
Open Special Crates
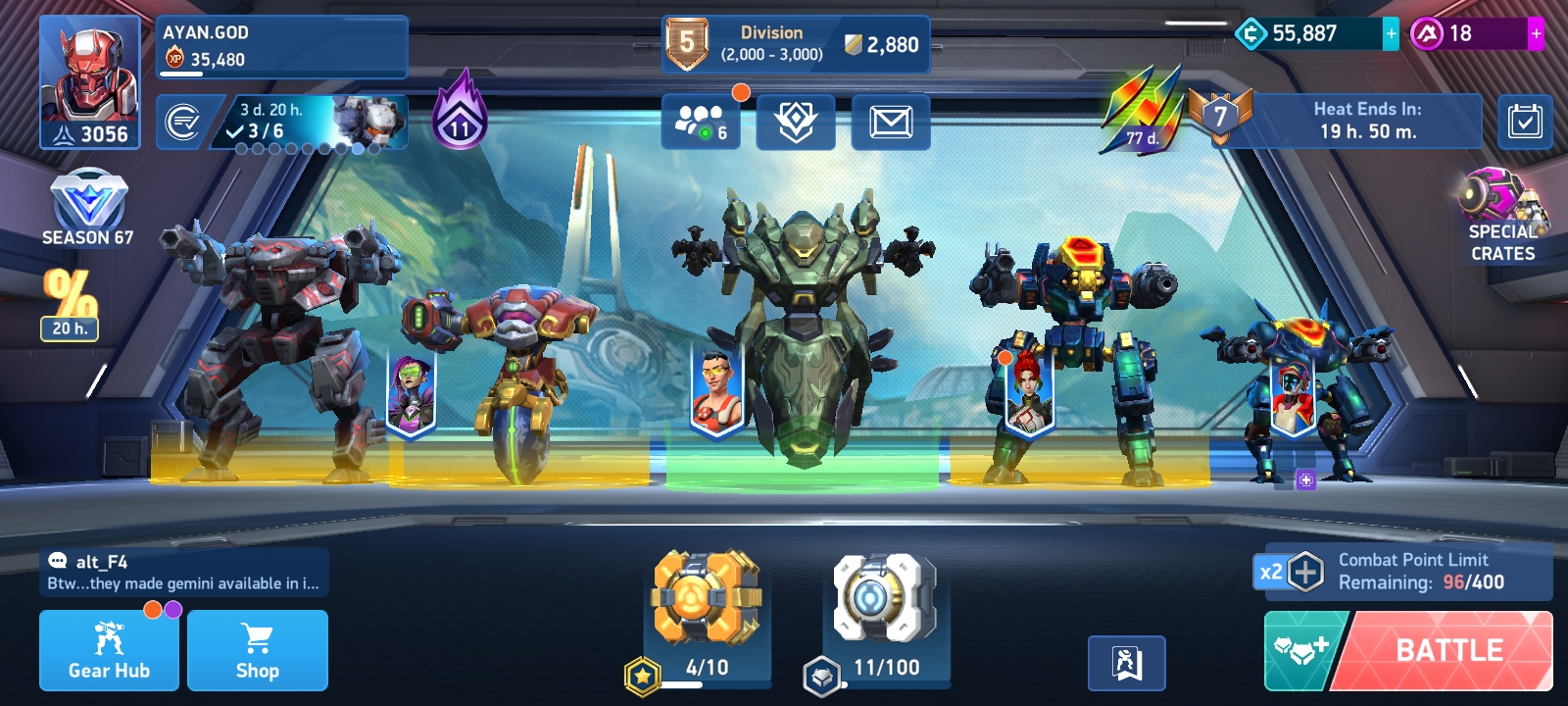[1502, 216]
